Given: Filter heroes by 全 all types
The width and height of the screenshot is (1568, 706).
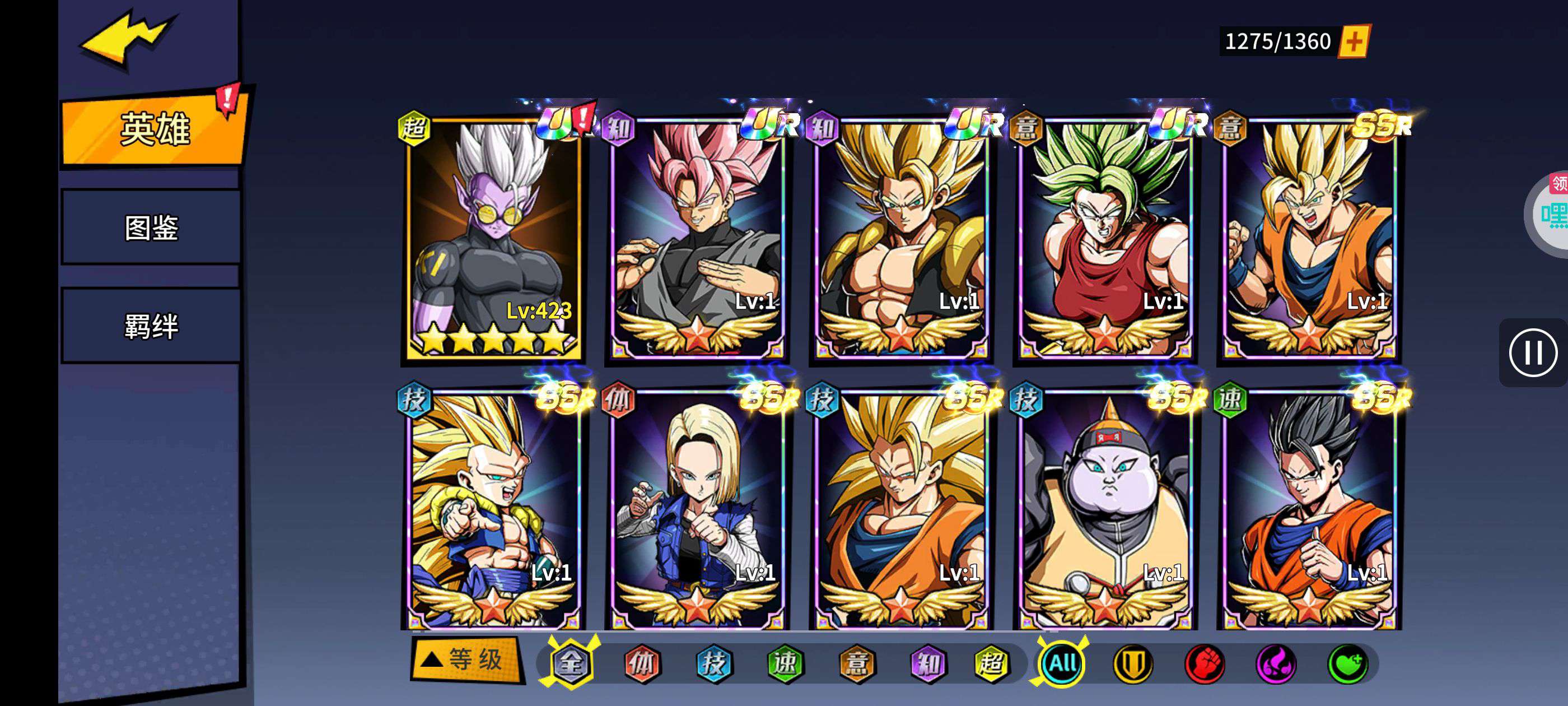Looking at the screenshot, I should (570, 663).
